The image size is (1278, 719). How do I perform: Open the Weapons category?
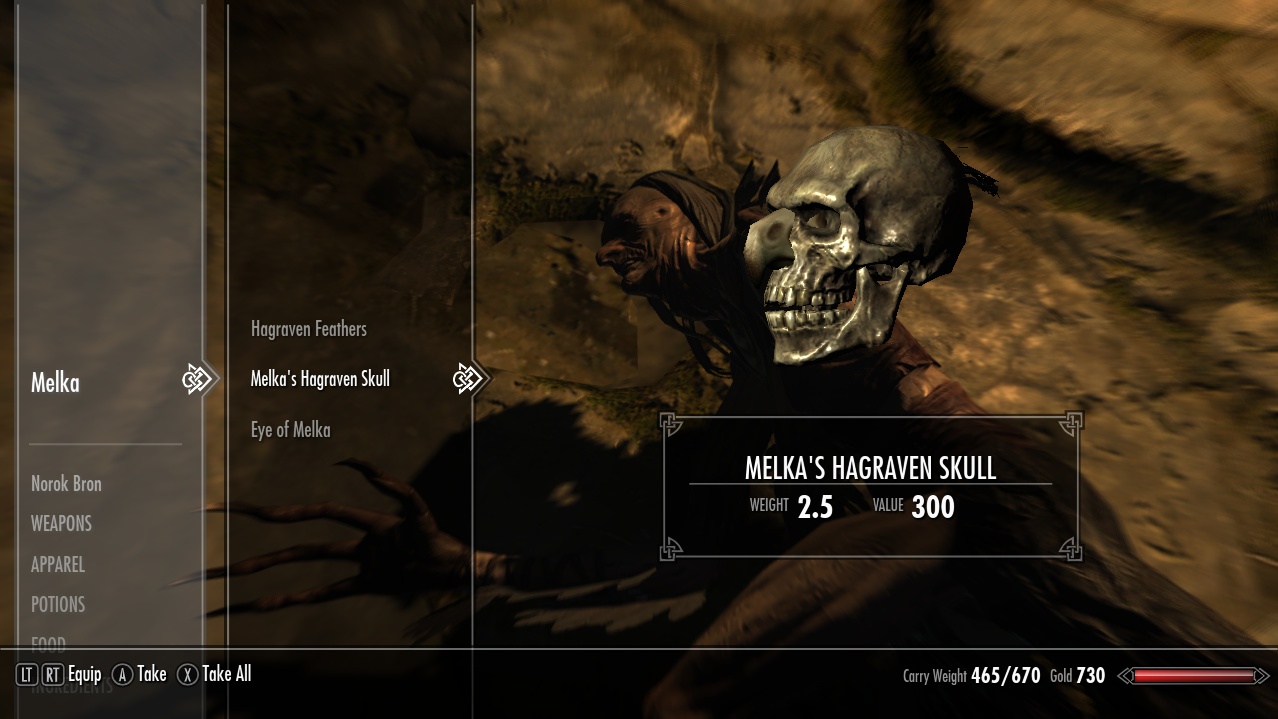(61, 524)
